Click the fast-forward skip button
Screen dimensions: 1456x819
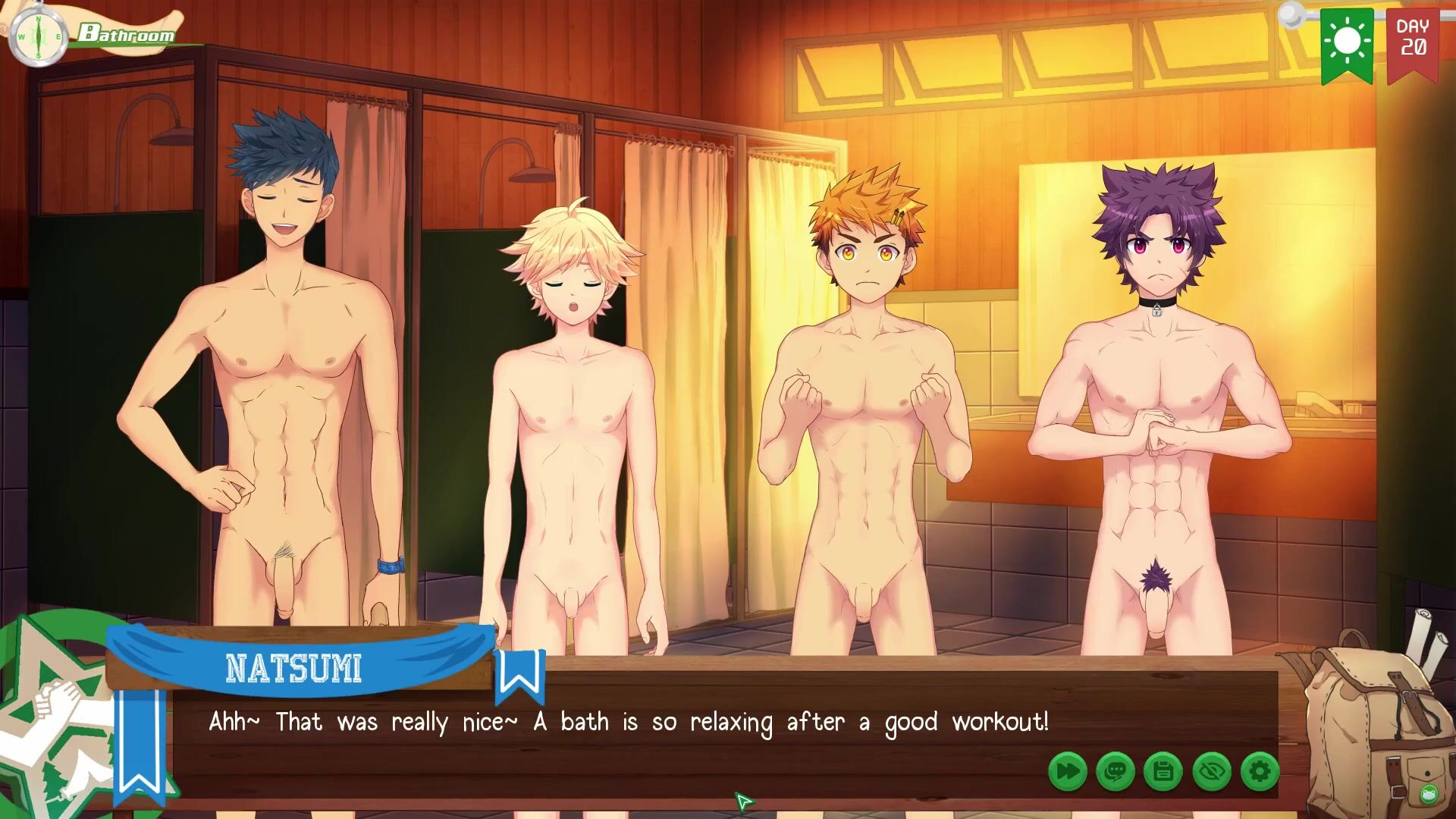(x=1068, y=772)
